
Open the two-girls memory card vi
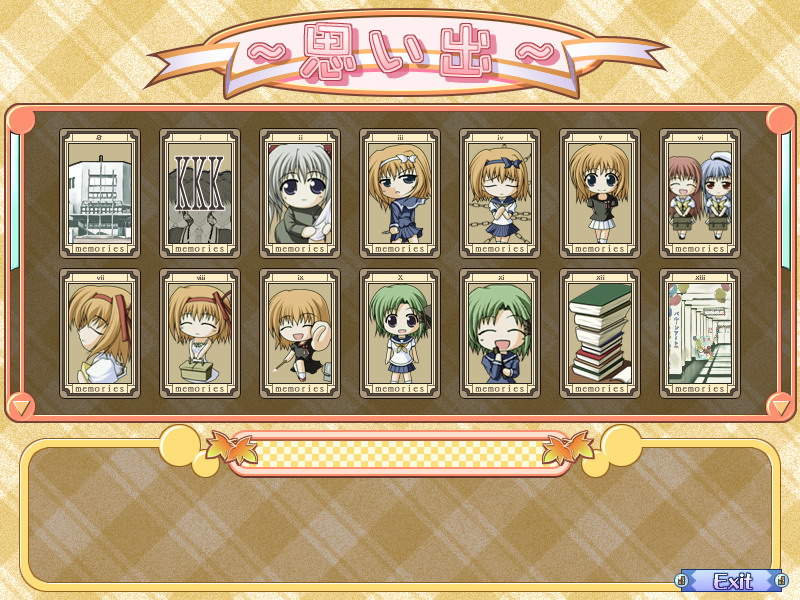coord(700,194)
